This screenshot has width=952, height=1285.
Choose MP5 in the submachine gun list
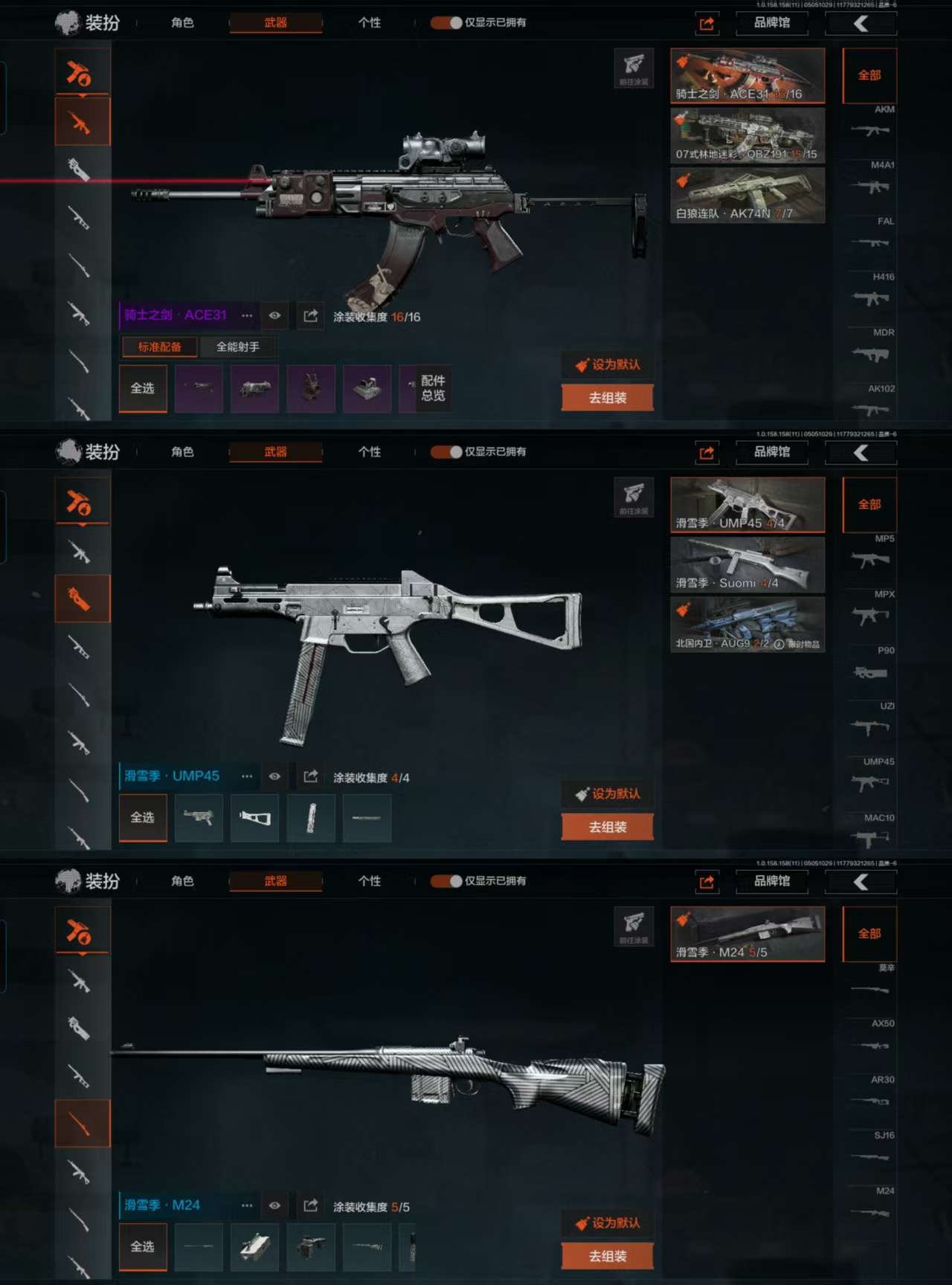click(870, 553)
